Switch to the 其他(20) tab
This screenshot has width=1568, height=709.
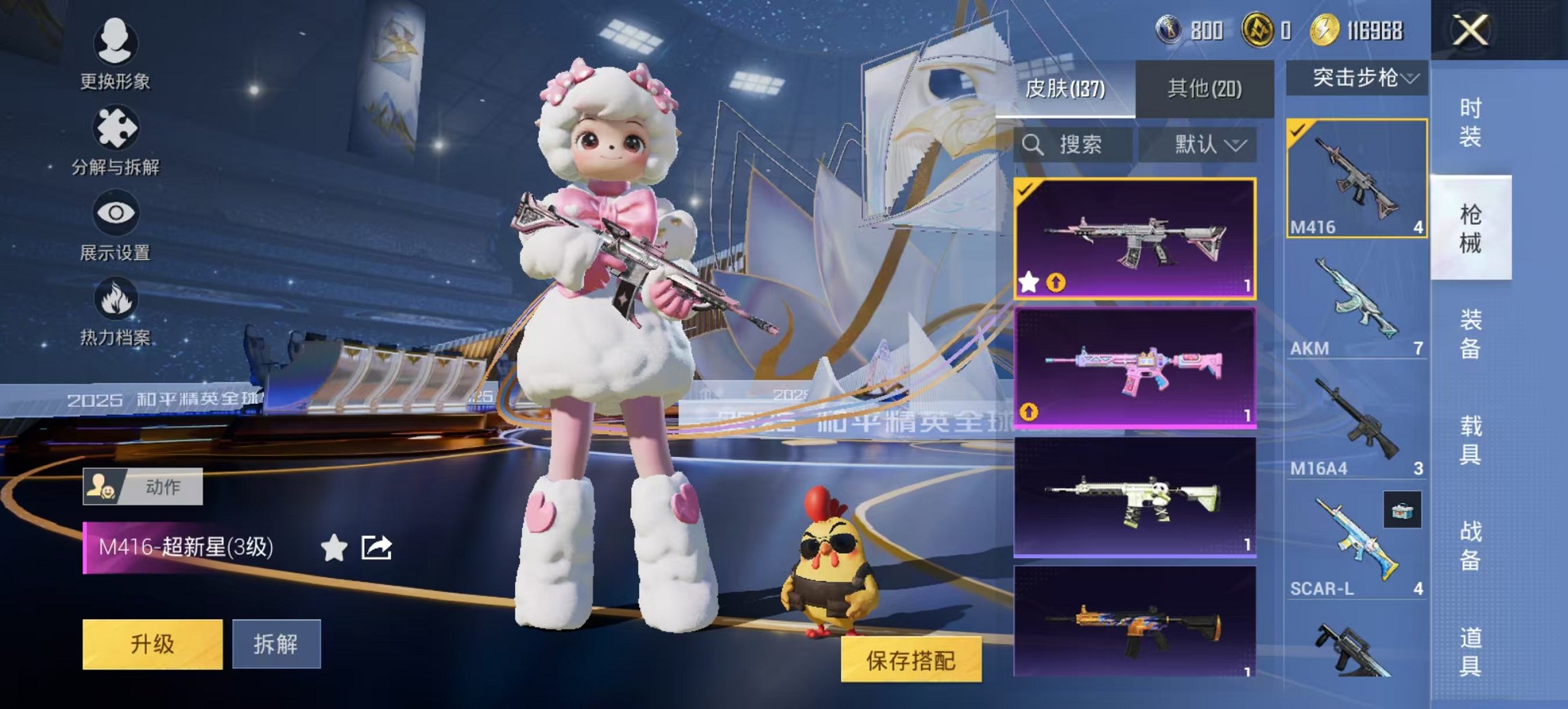1207,90
